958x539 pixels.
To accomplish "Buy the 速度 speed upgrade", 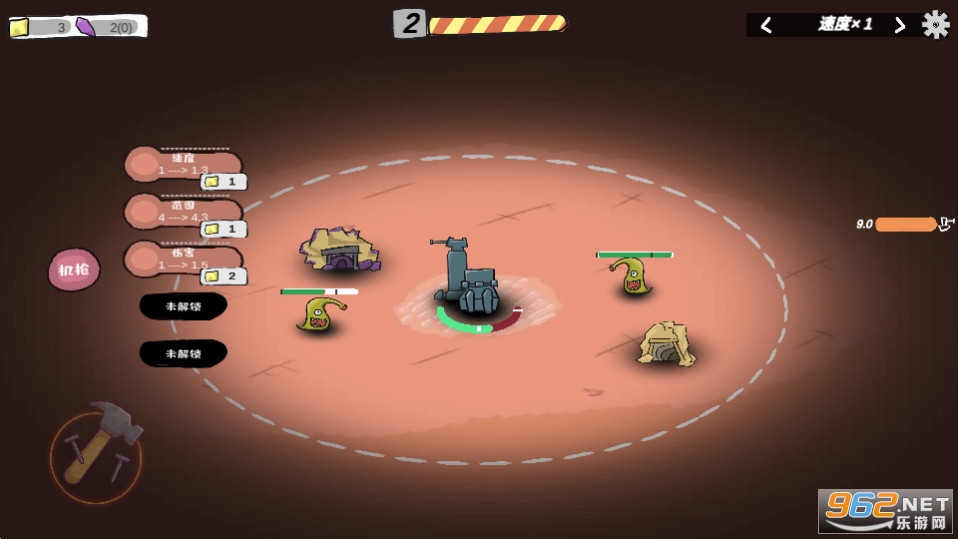I will tap(185, 165).
